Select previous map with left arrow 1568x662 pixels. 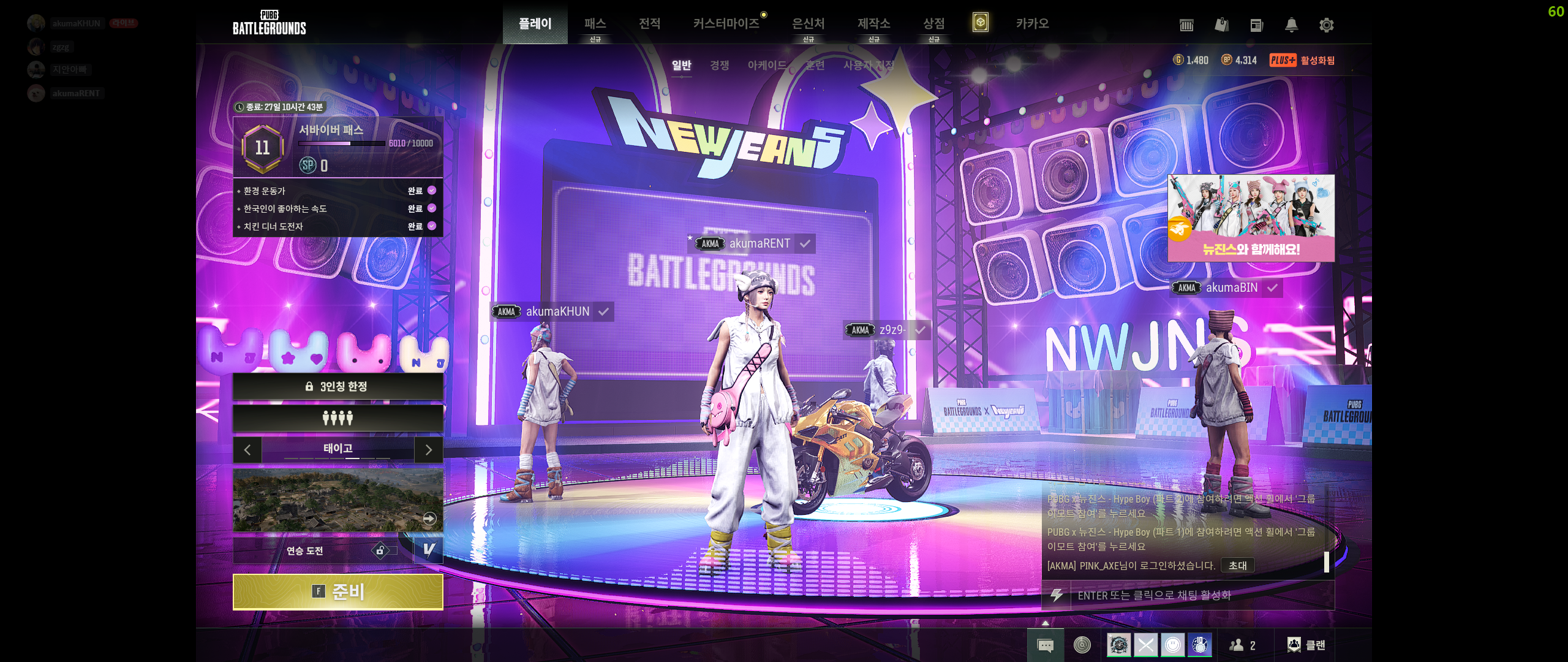[x=247, y=450]
